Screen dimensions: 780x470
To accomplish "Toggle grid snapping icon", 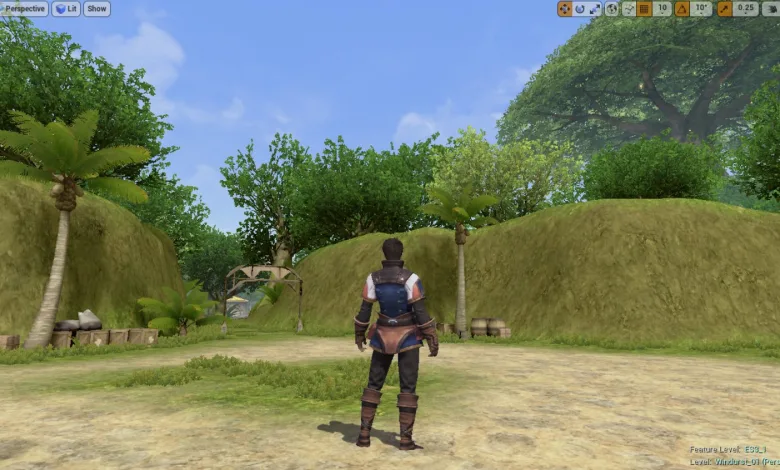I will pyautogui.click(x=645, y=9).
